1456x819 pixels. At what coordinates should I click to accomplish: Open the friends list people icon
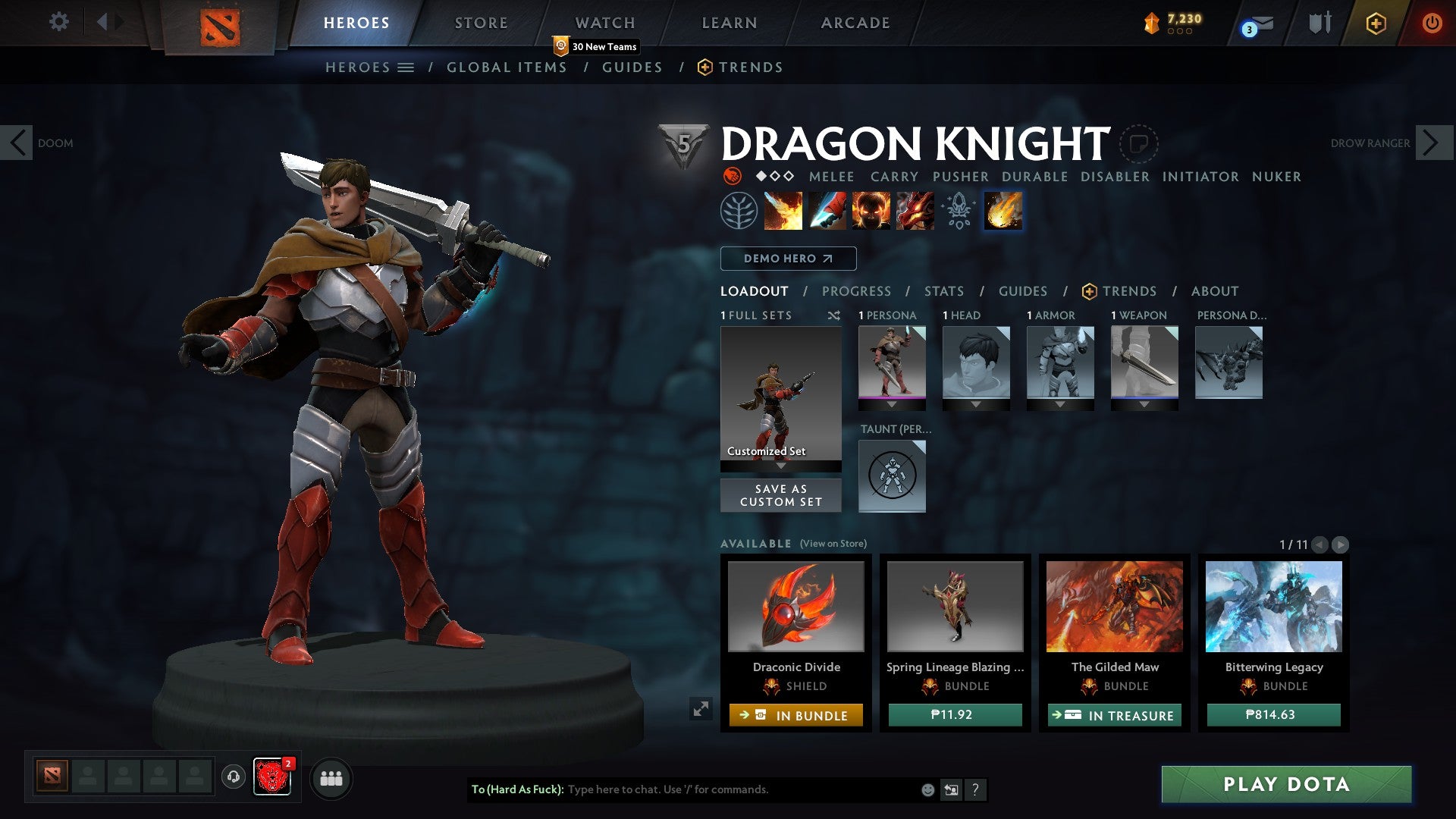tap(331, 778)
